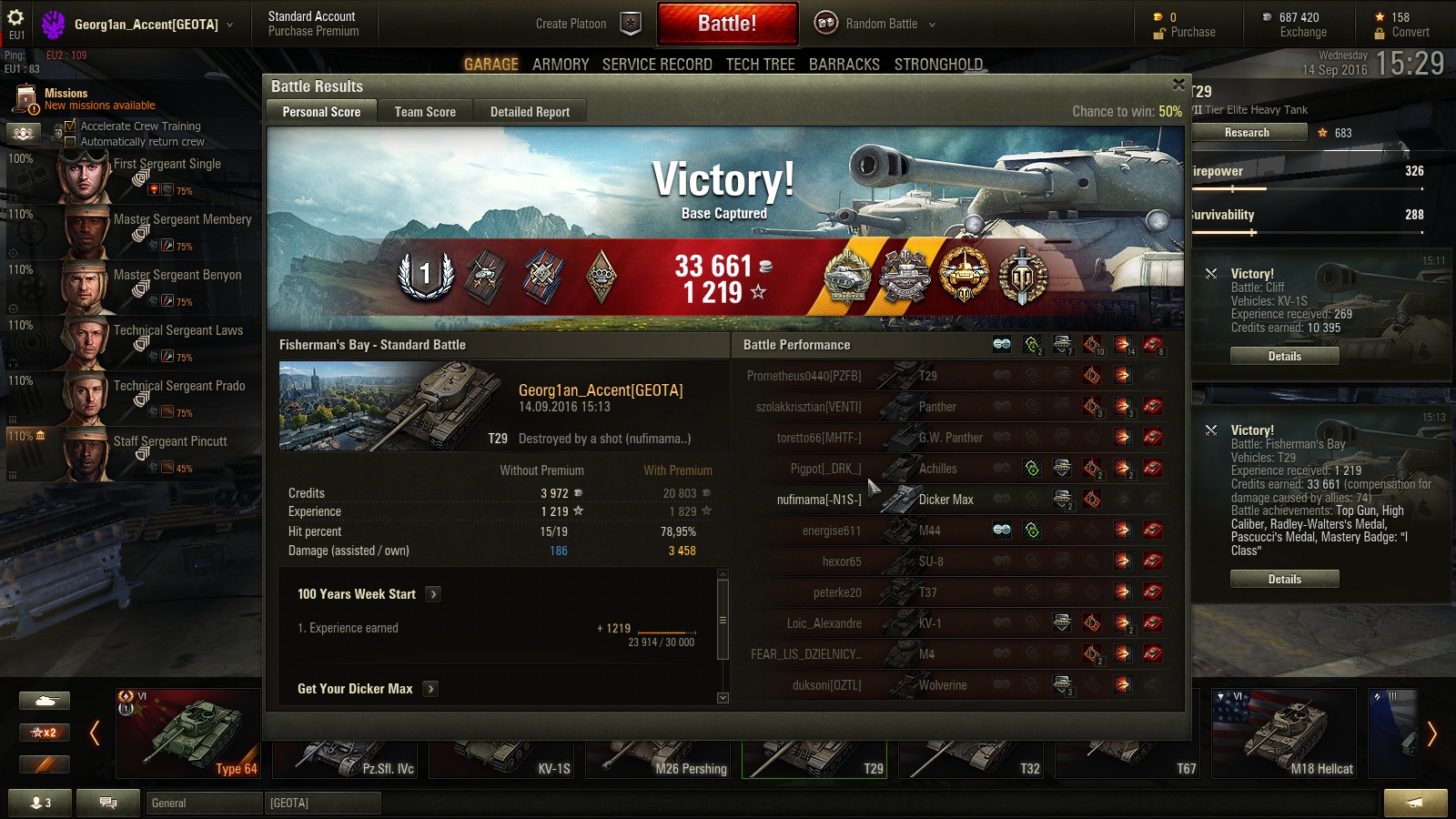Click the red Battle! button
The height and width of the screenshot is (819, 1456).
pyautogui.click(x=727, y=24)
